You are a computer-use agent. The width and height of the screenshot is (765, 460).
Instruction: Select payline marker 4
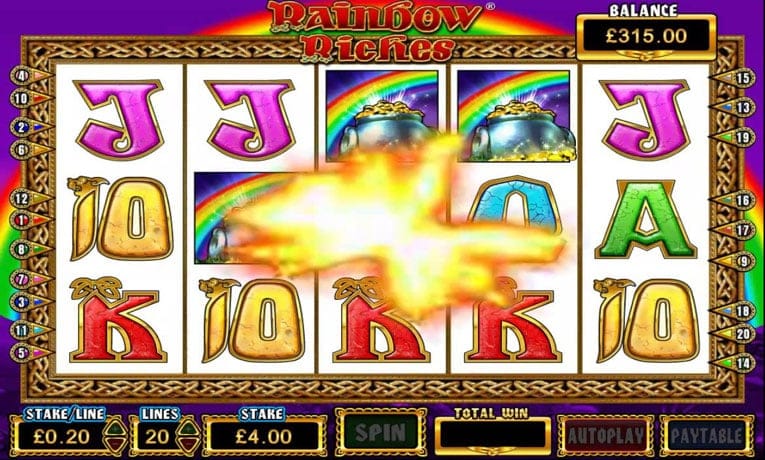point(22,75)
